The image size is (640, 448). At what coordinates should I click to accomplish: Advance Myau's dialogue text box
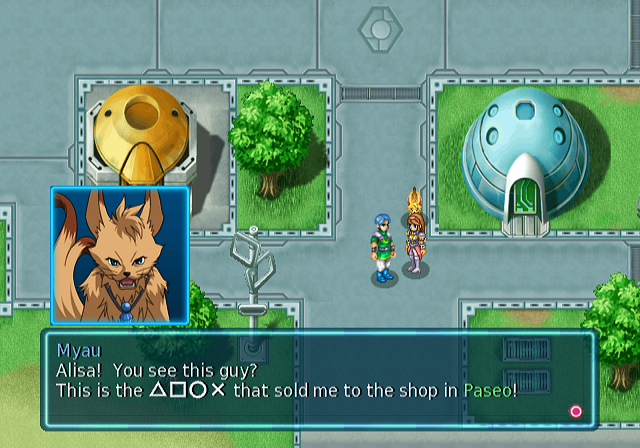coord(576,411)
